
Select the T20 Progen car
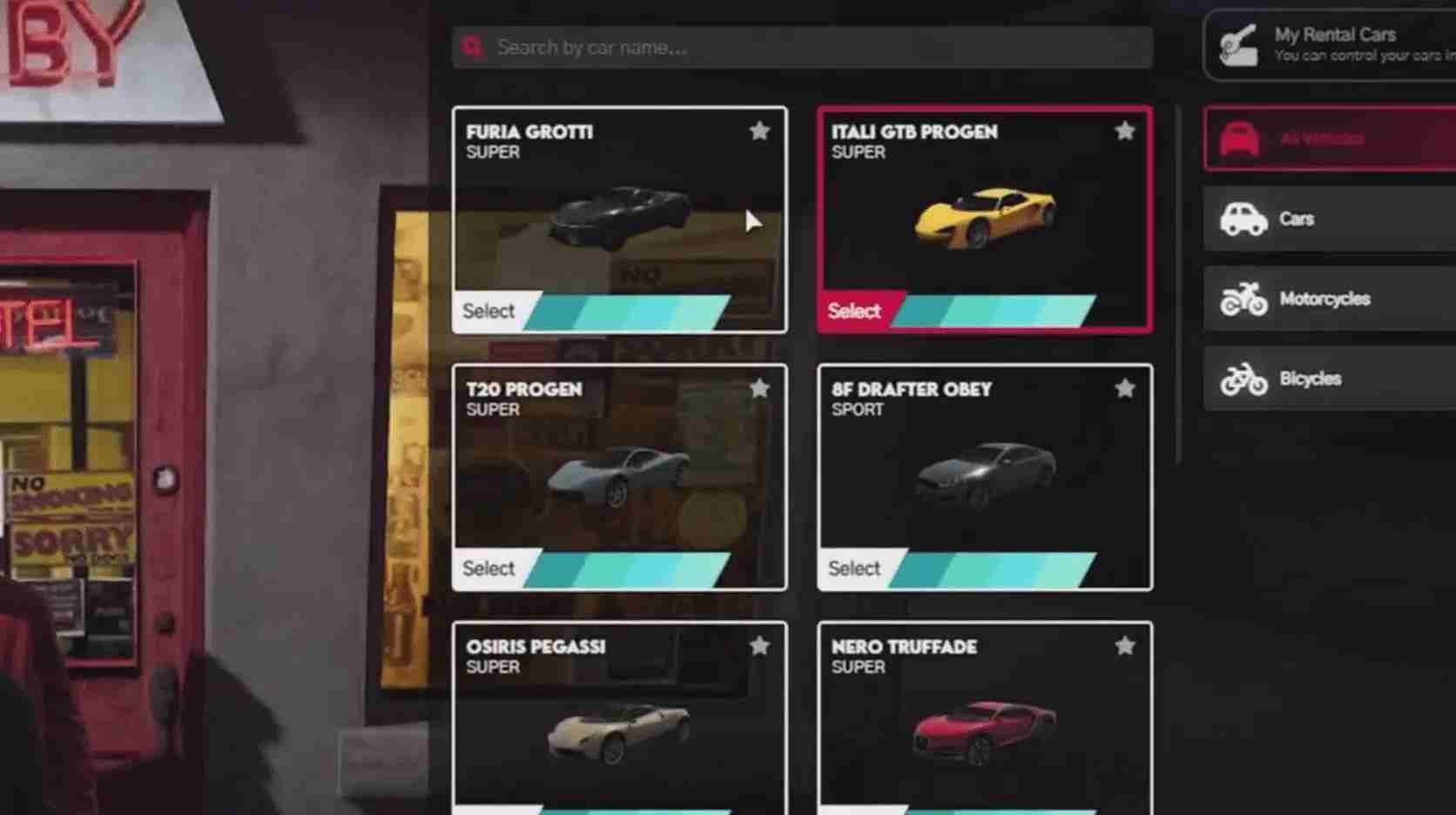point(489,569)
